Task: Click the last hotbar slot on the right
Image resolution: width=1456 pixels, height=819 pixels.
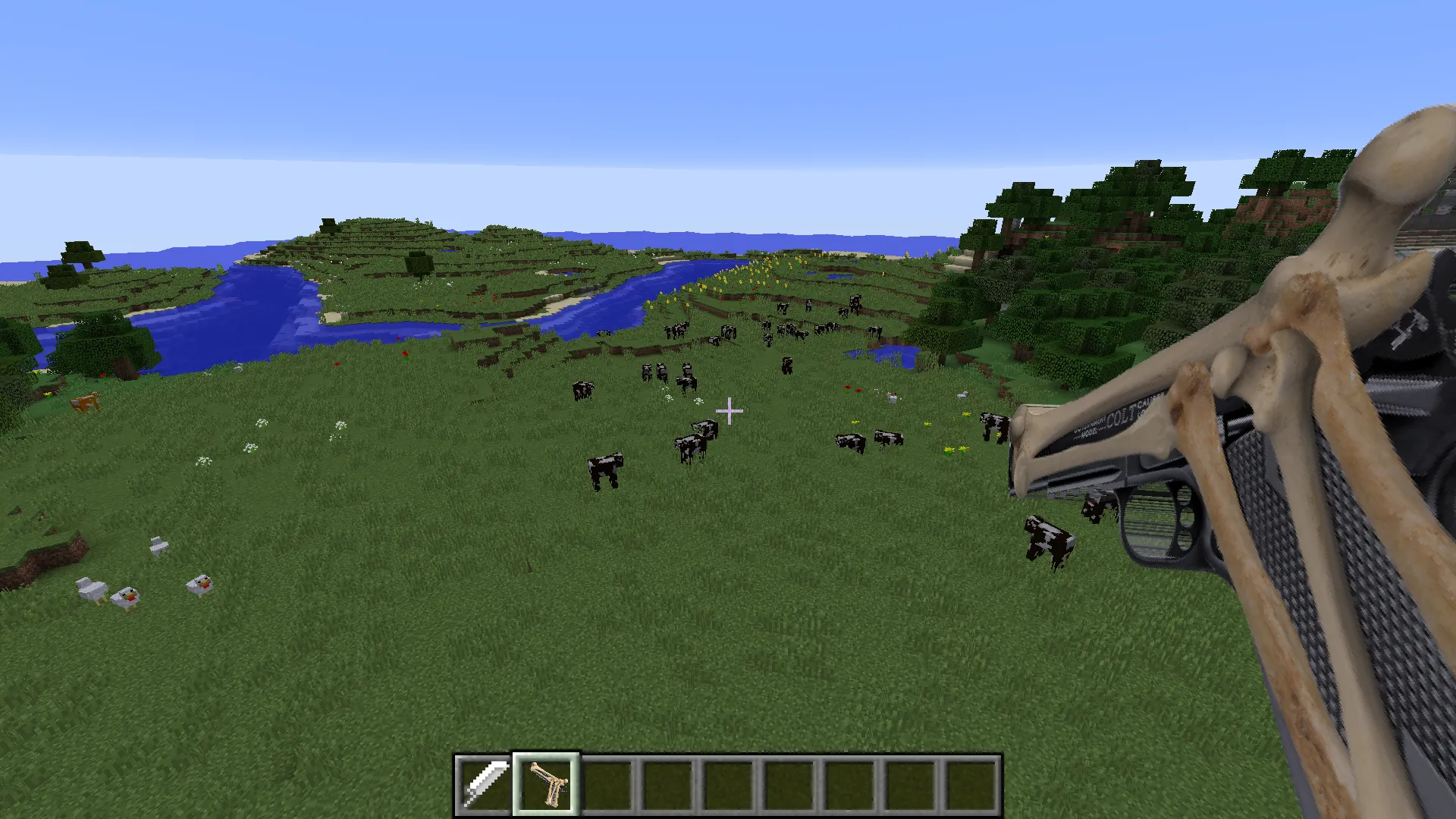Action: pos(972,781)
